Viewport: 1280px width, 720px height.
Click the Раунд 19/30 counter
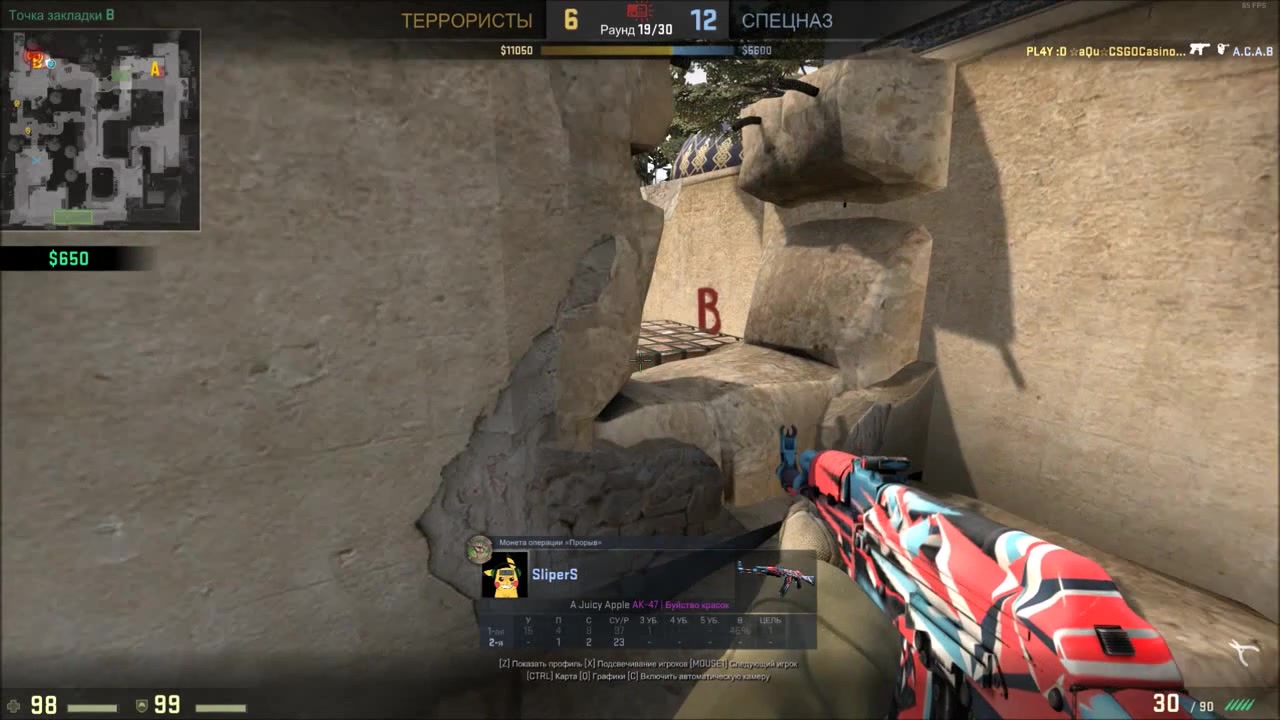click(x=639, y=29)
